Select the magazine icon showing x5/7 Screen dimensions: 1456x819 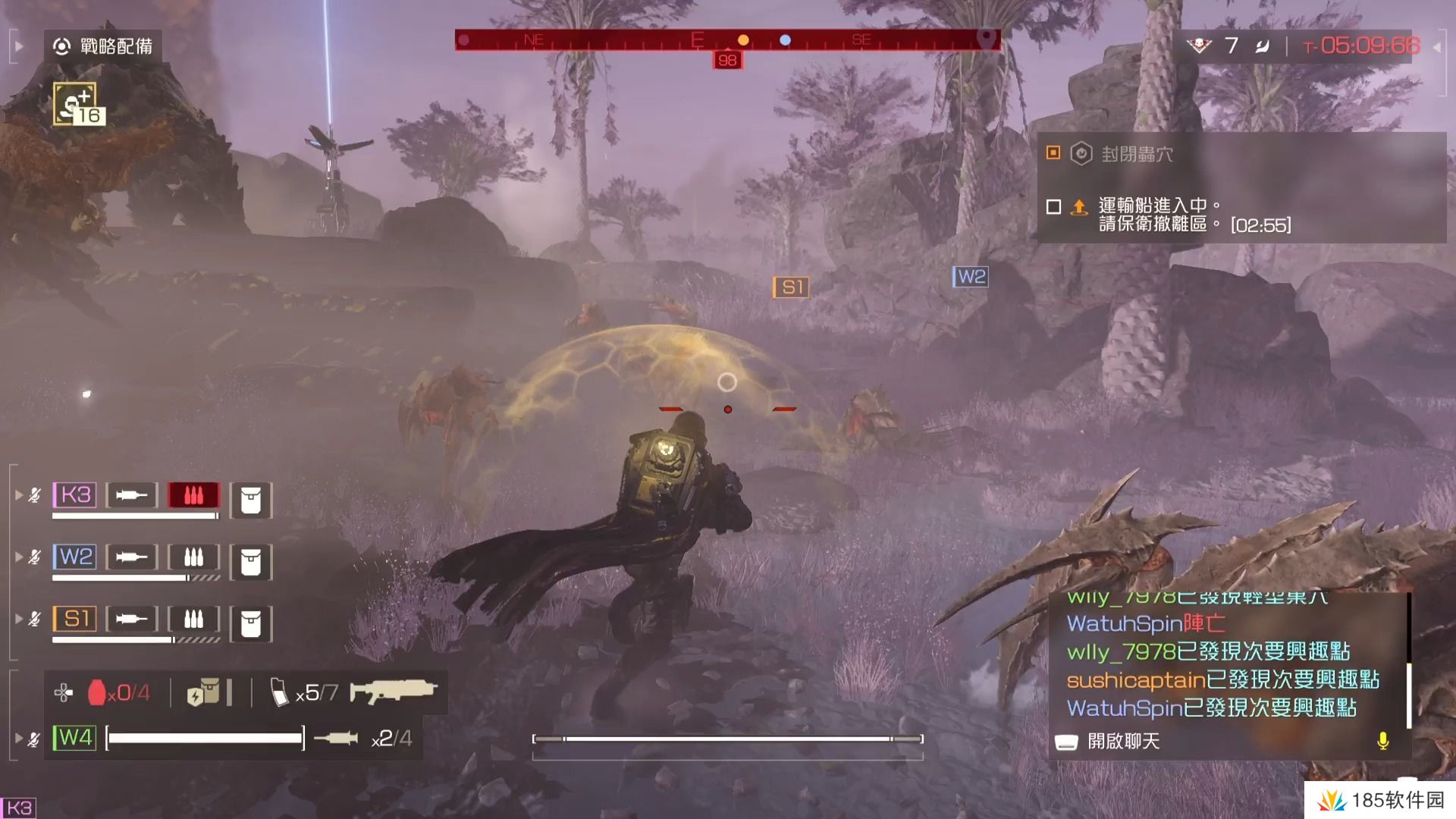(x=296, y=691)
